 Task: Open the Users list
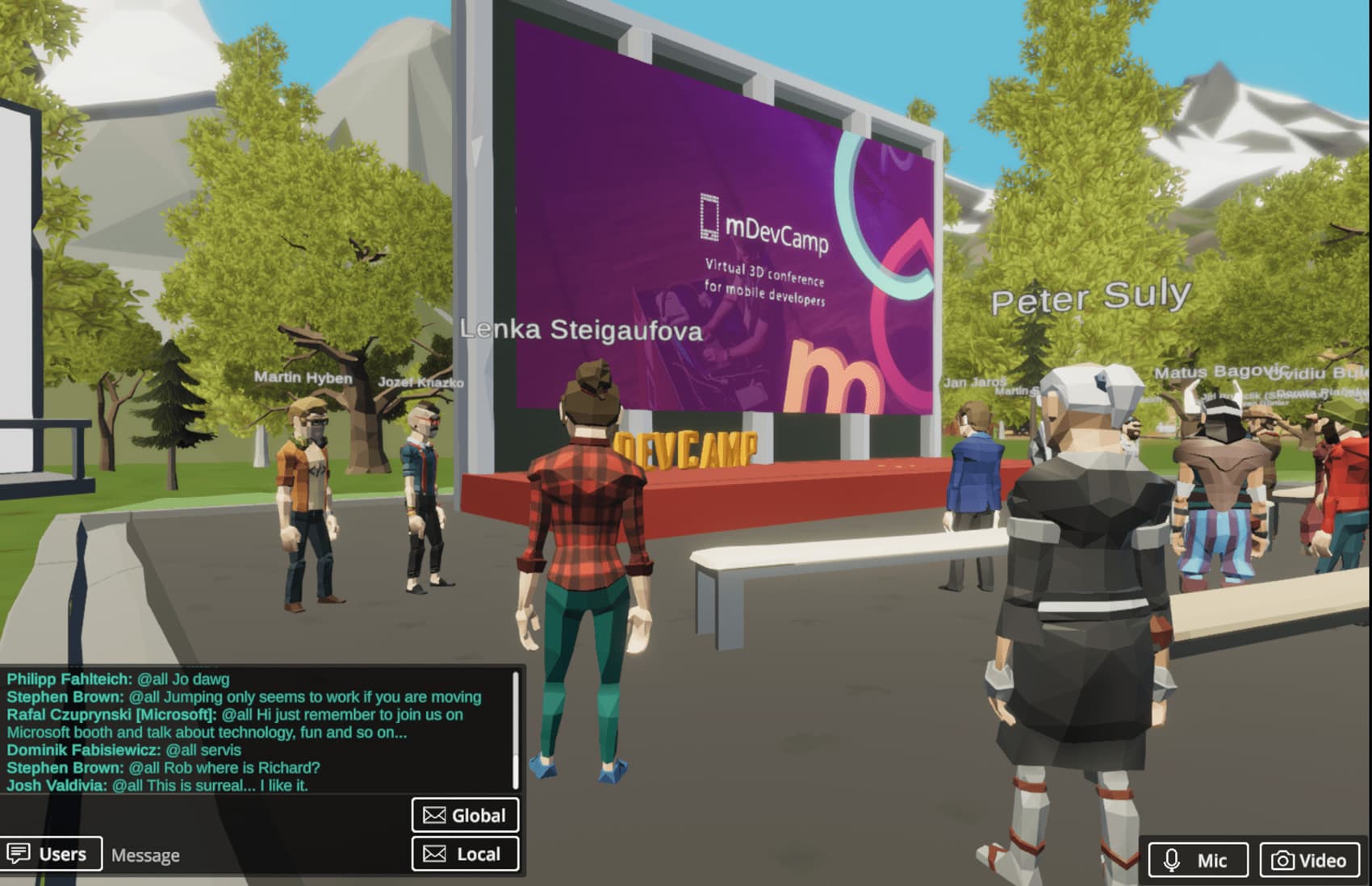pos(51,854)
